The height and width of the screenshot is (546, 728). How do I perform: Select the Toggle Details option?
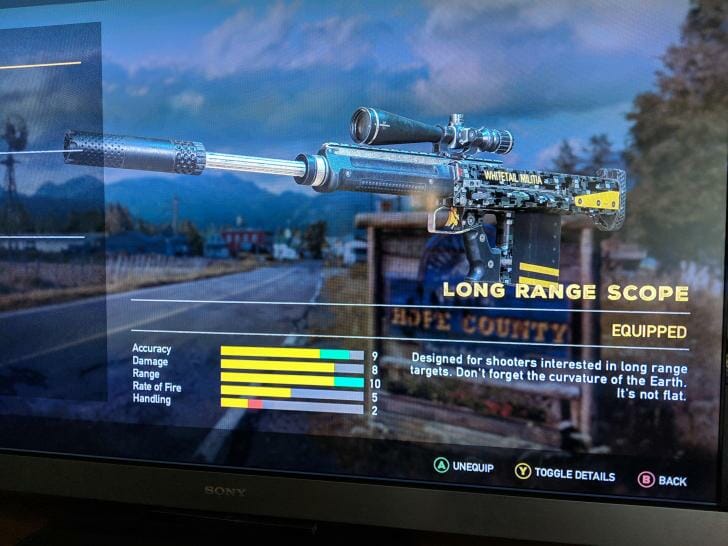coord(565,474)
